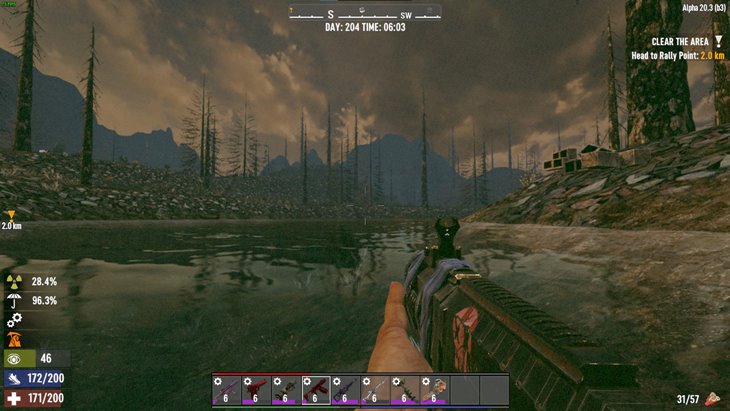The width and height of the screenshot is (730, 411).
Task: Click the eye stealth indicator icon
Action: pyautogui.click(x=14, y=358)
